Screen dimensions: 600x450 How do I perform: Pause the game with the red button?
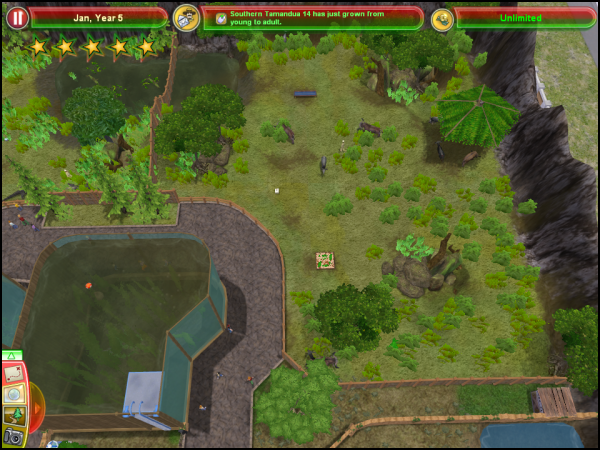[x=16, y=17]
